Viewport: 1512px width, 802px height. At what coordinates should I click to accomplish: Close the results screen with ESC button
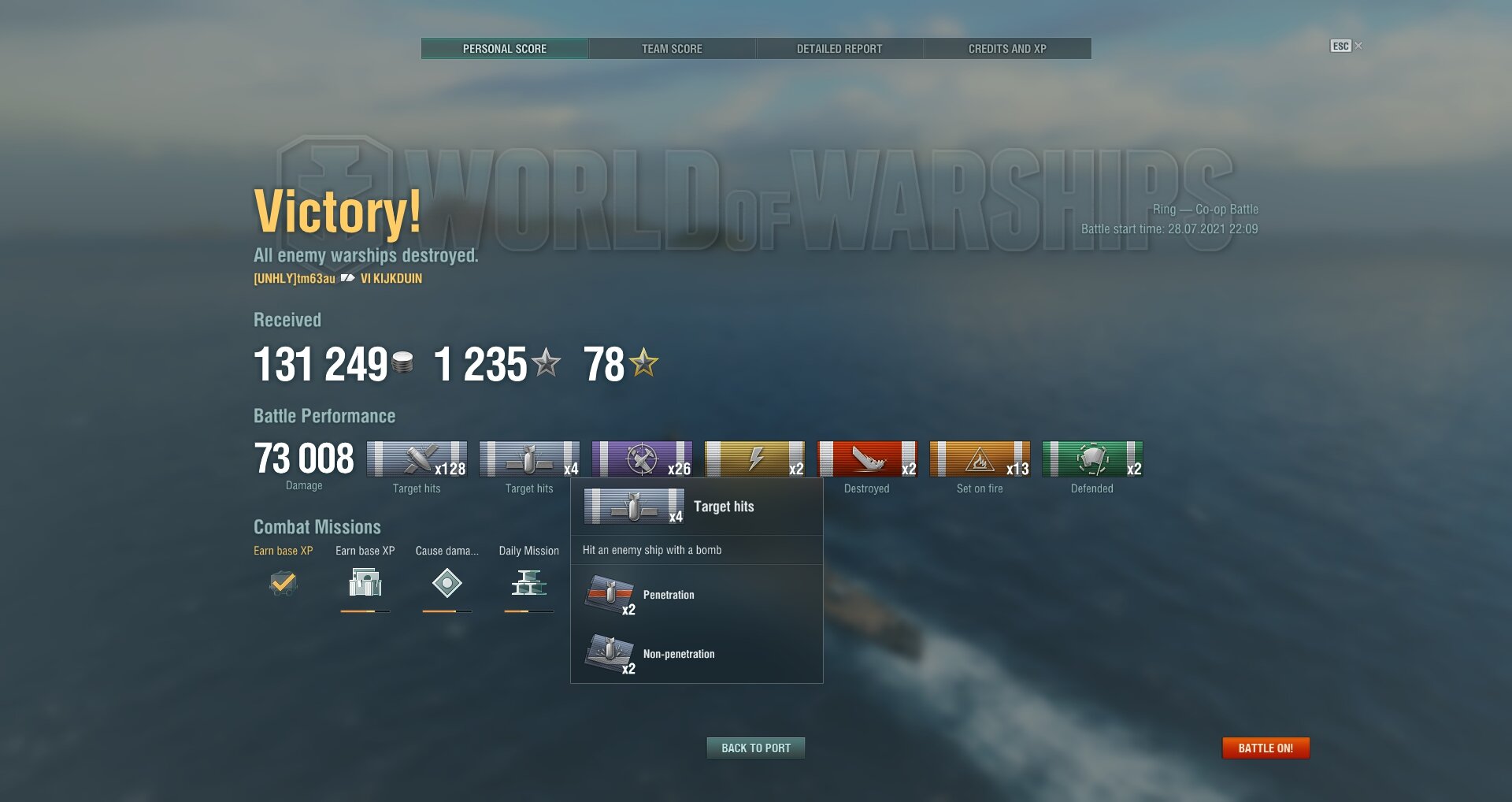[1341, 46]
